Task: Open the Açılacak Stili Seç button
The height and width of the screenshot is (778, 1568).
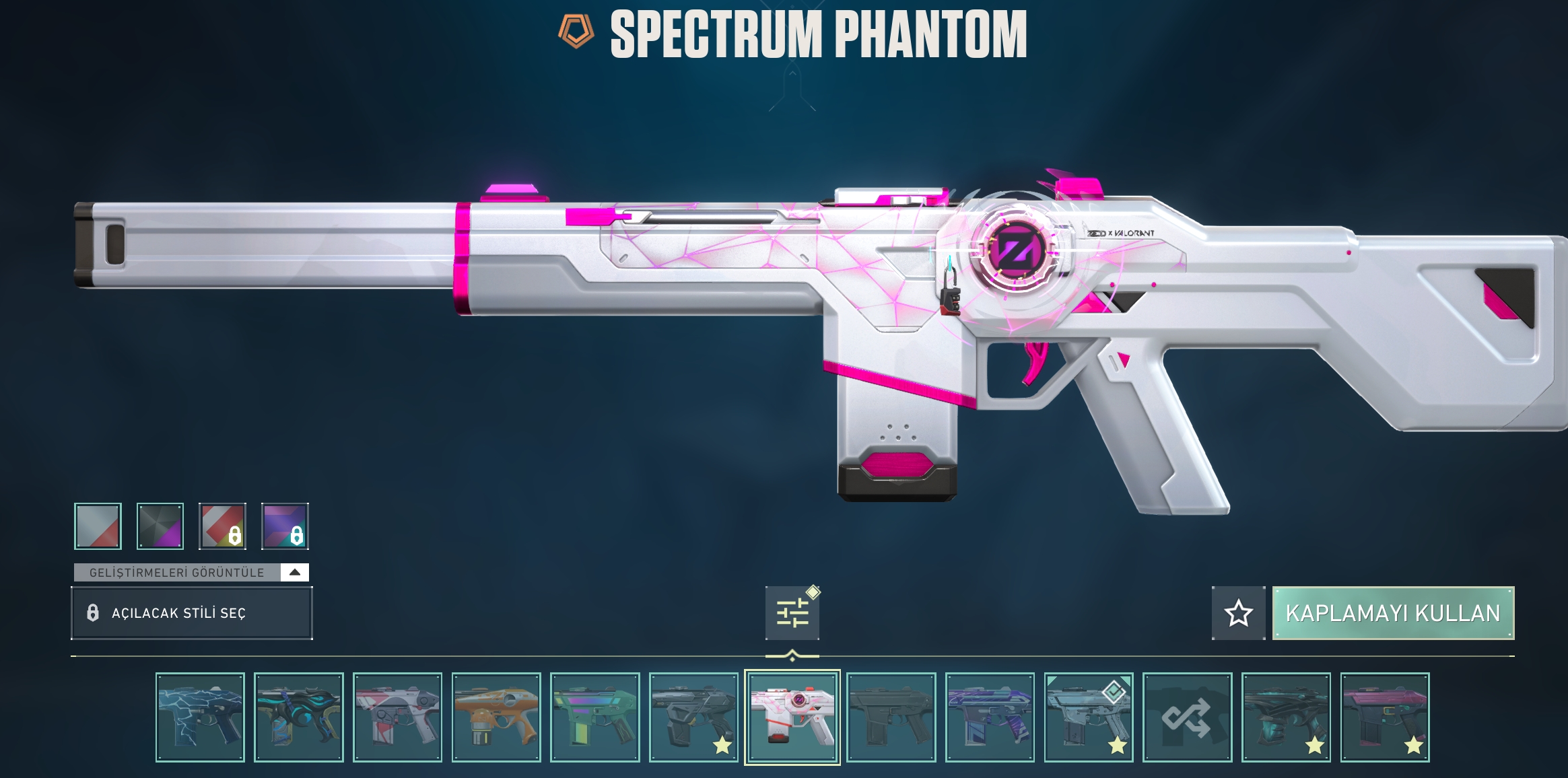Action: [x=191, y=612]
